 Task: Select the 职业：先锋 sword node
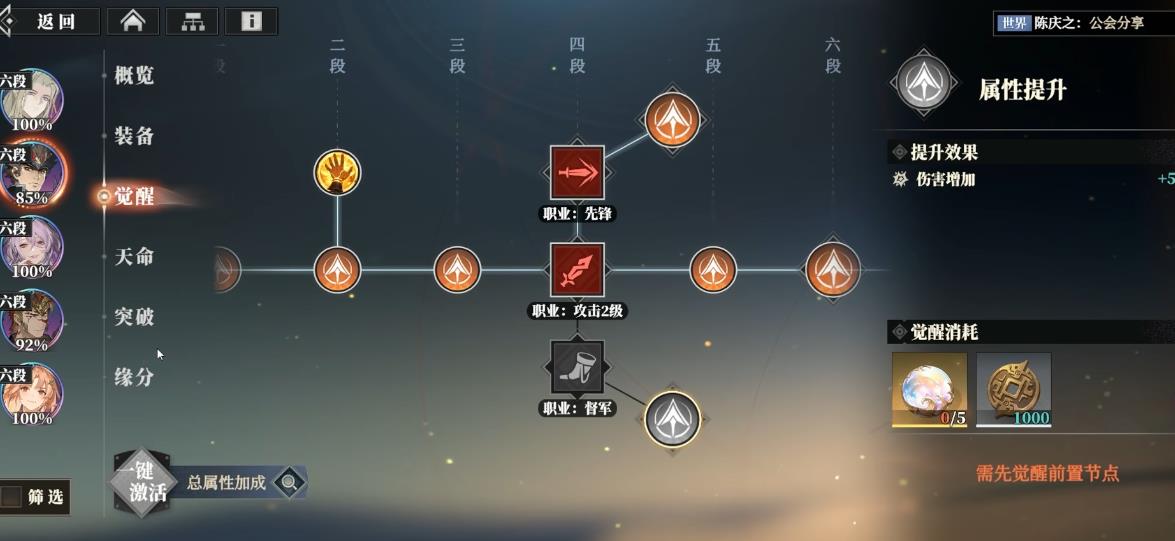(x=577, y=172)
